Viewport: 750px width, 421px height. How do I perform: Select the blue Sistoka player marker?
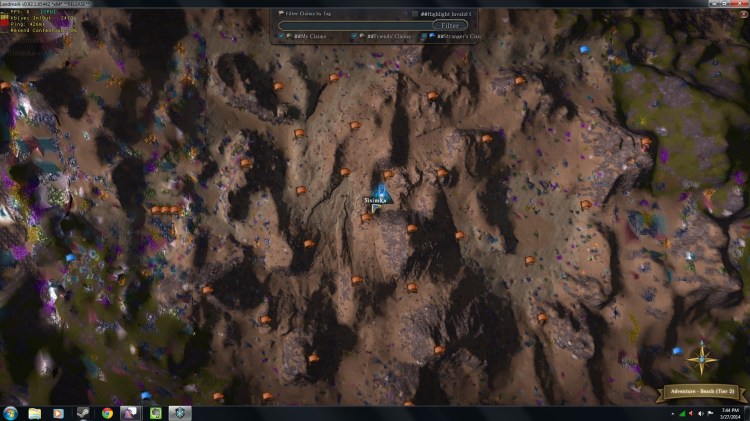coord(381,190)
